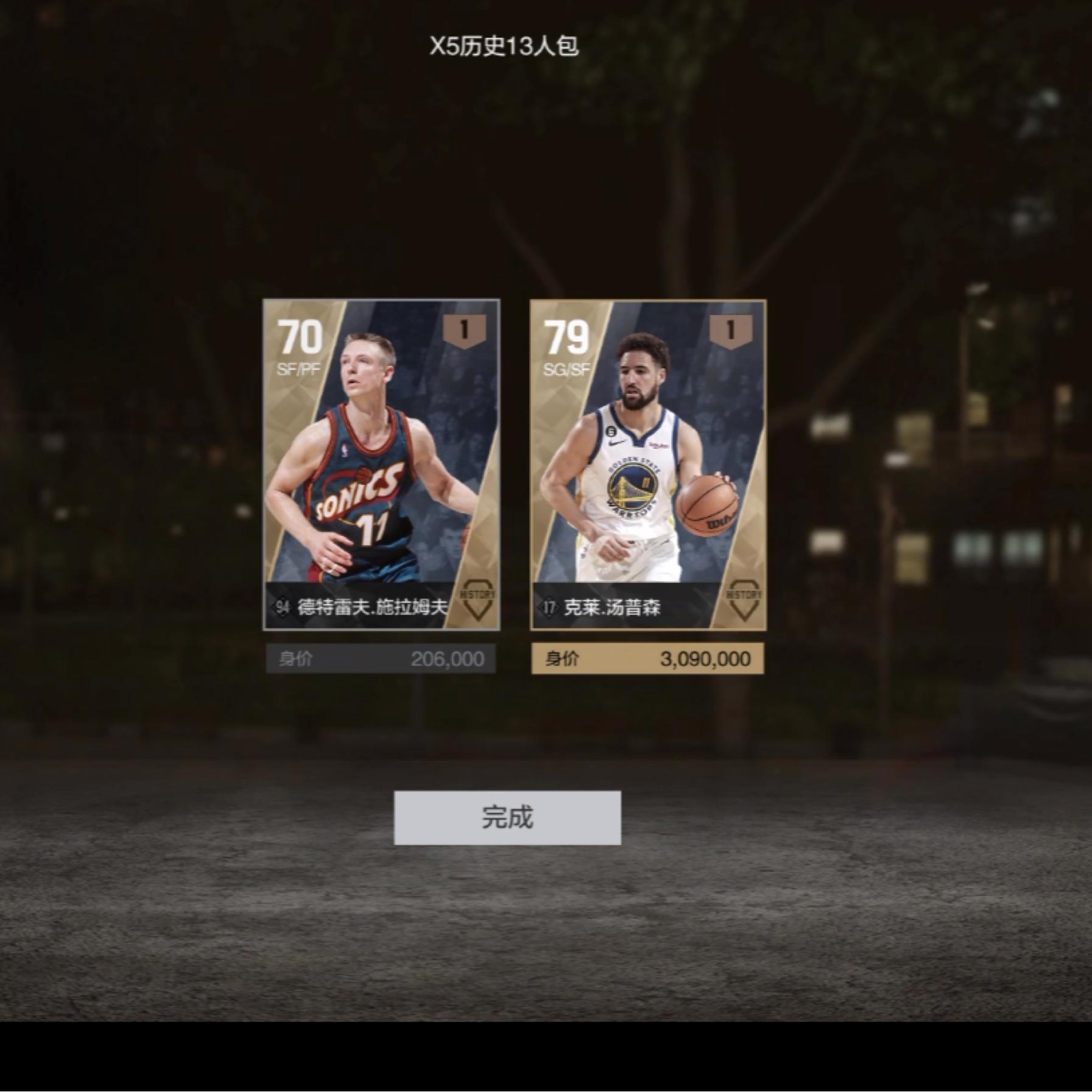Choose the 79-rated Warriors SG/SF card
The image size is (1092, 1092).
[x=648, y=464]
